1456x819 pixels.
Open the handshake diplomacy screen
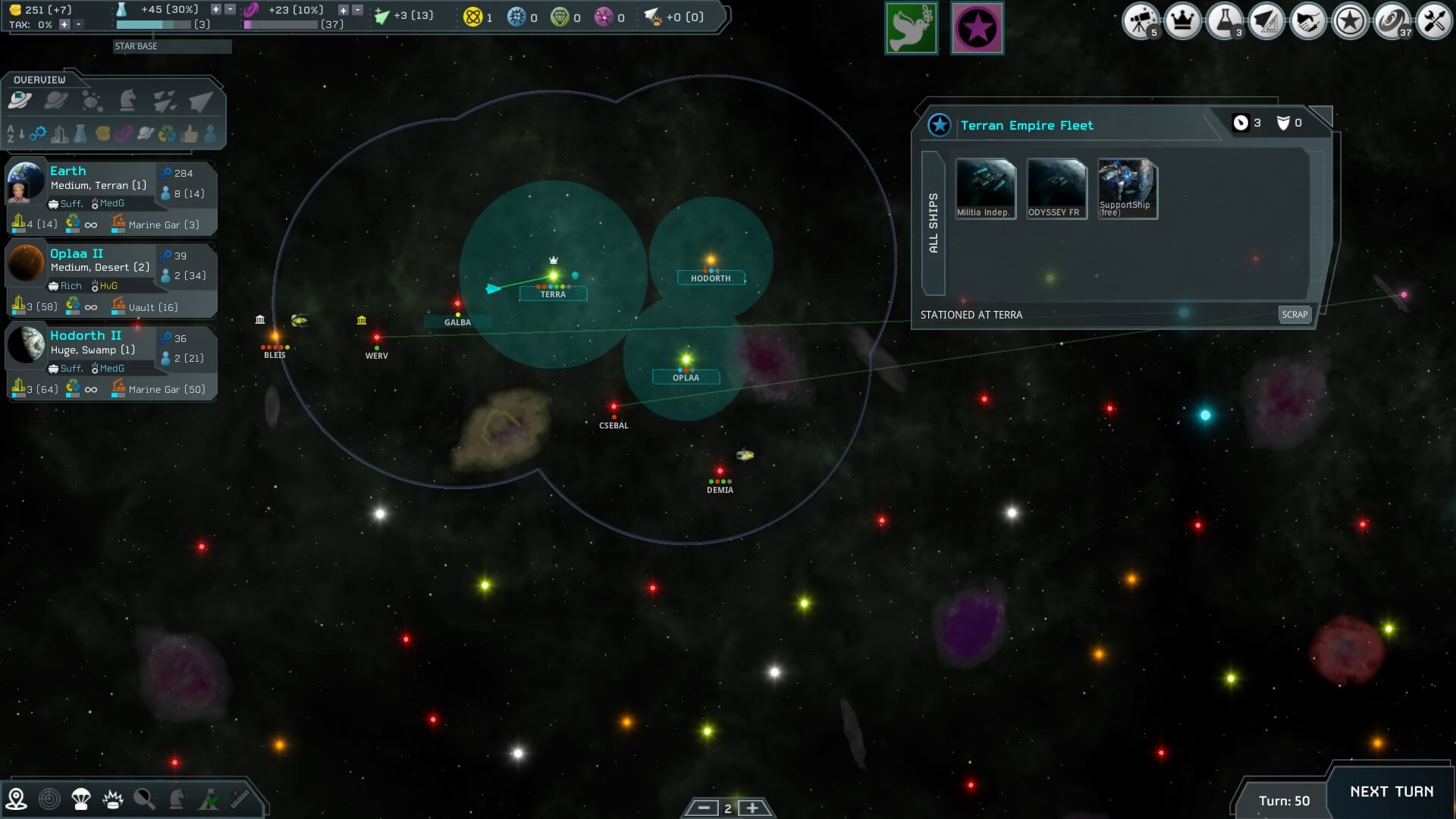tap(1307, 21)
